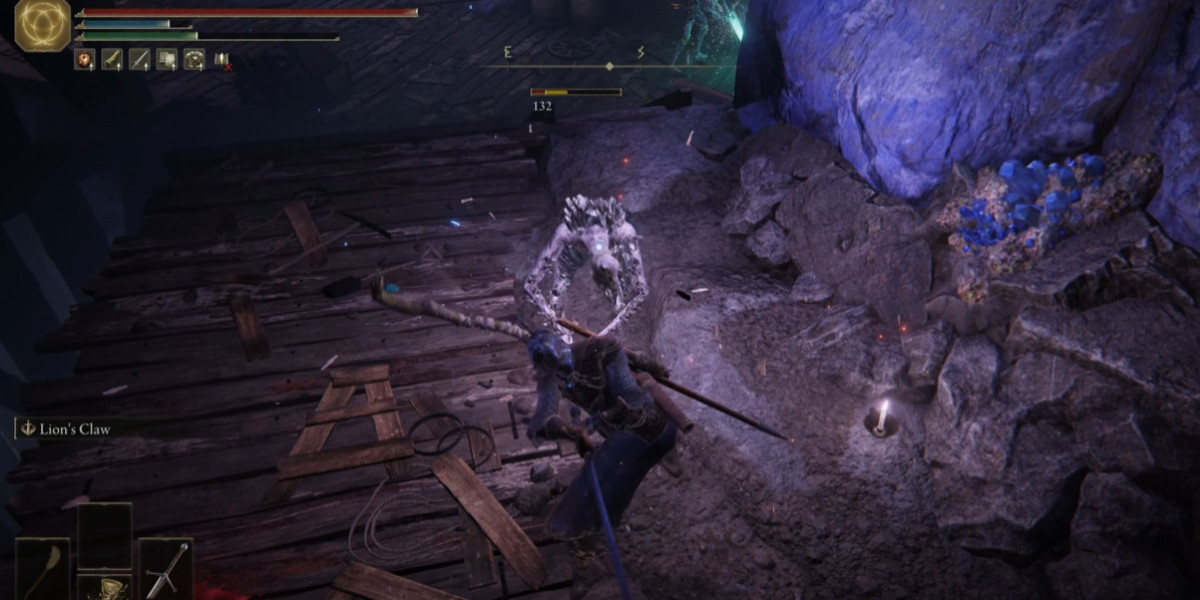Image resolution: width=1200 pixels, height=600 pixels.
Task: Select the debuff icon with red X
Action: [222, 60]
